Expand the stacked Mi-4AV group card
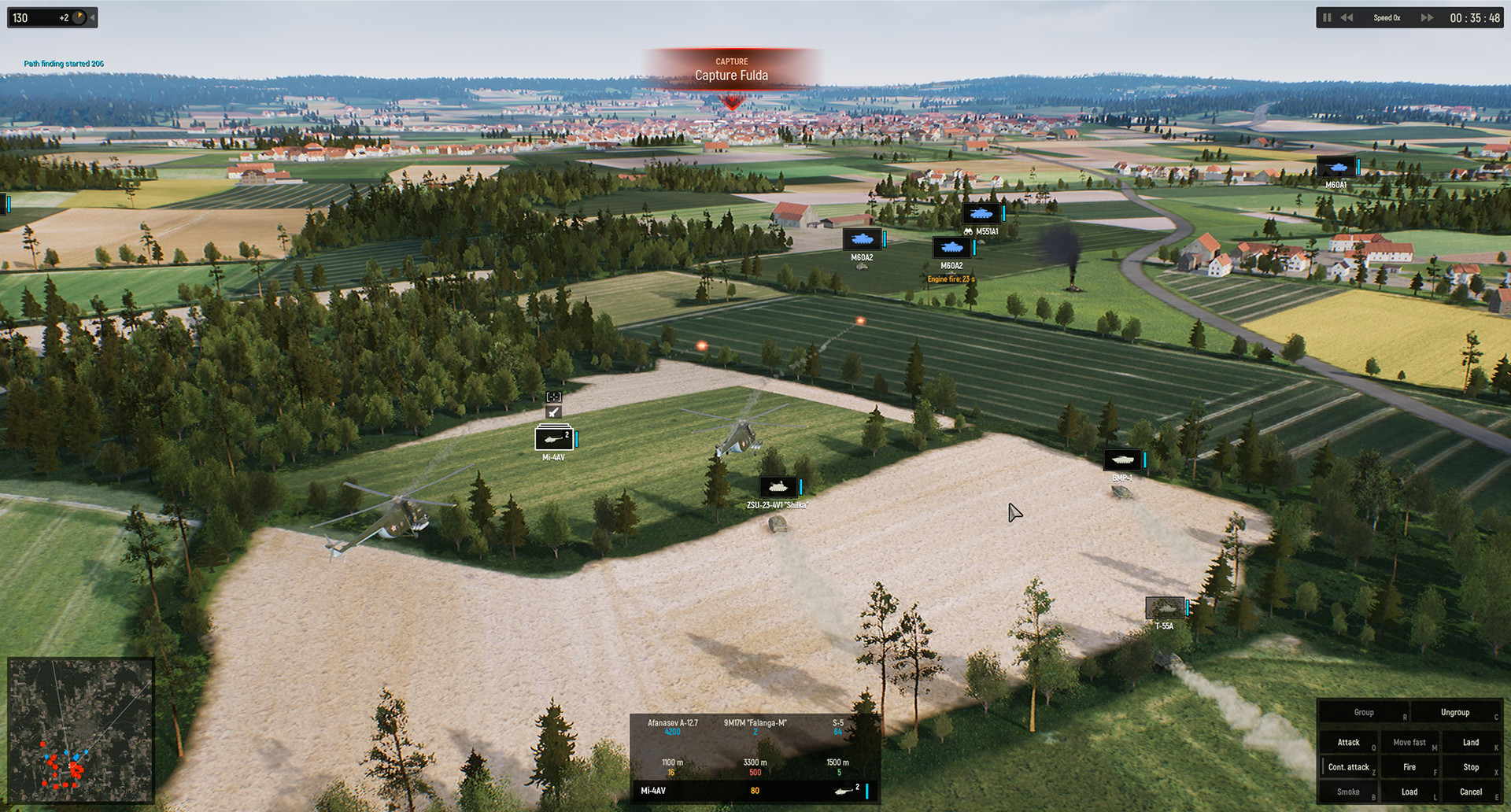Image resolution: width=1511 pixels, height=812 pixels. point(553,438)
